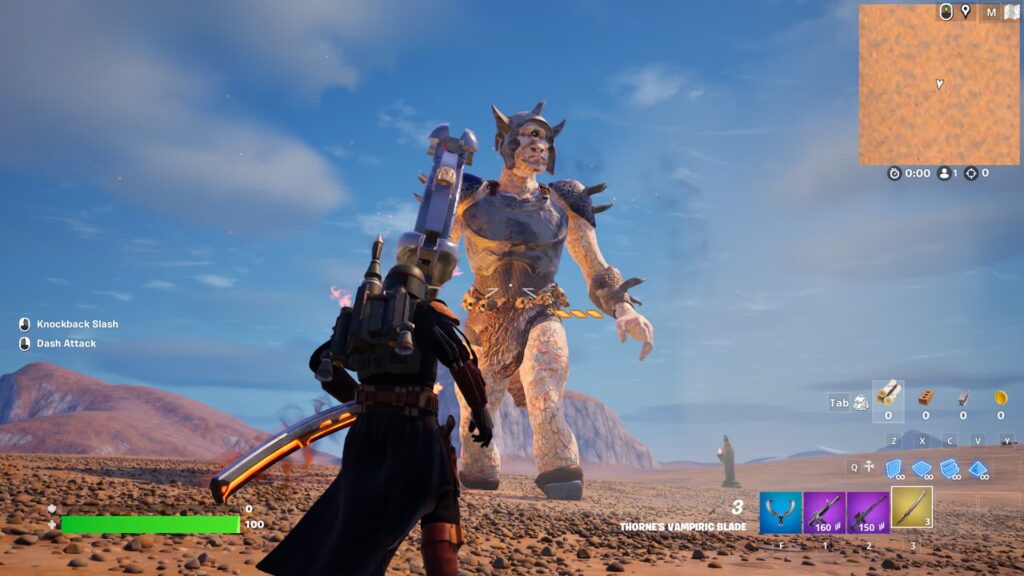Image resolution: width=1024 pixels, height=576 pixels.
Task: Select the purple rifle with 150 ammo
Action: click(868, 511)
